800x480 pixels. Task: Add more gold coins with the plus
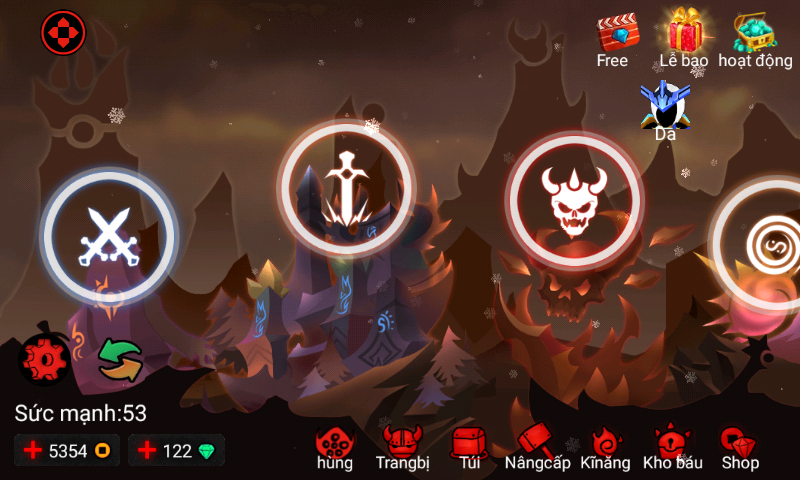click(x=33, y=451)
